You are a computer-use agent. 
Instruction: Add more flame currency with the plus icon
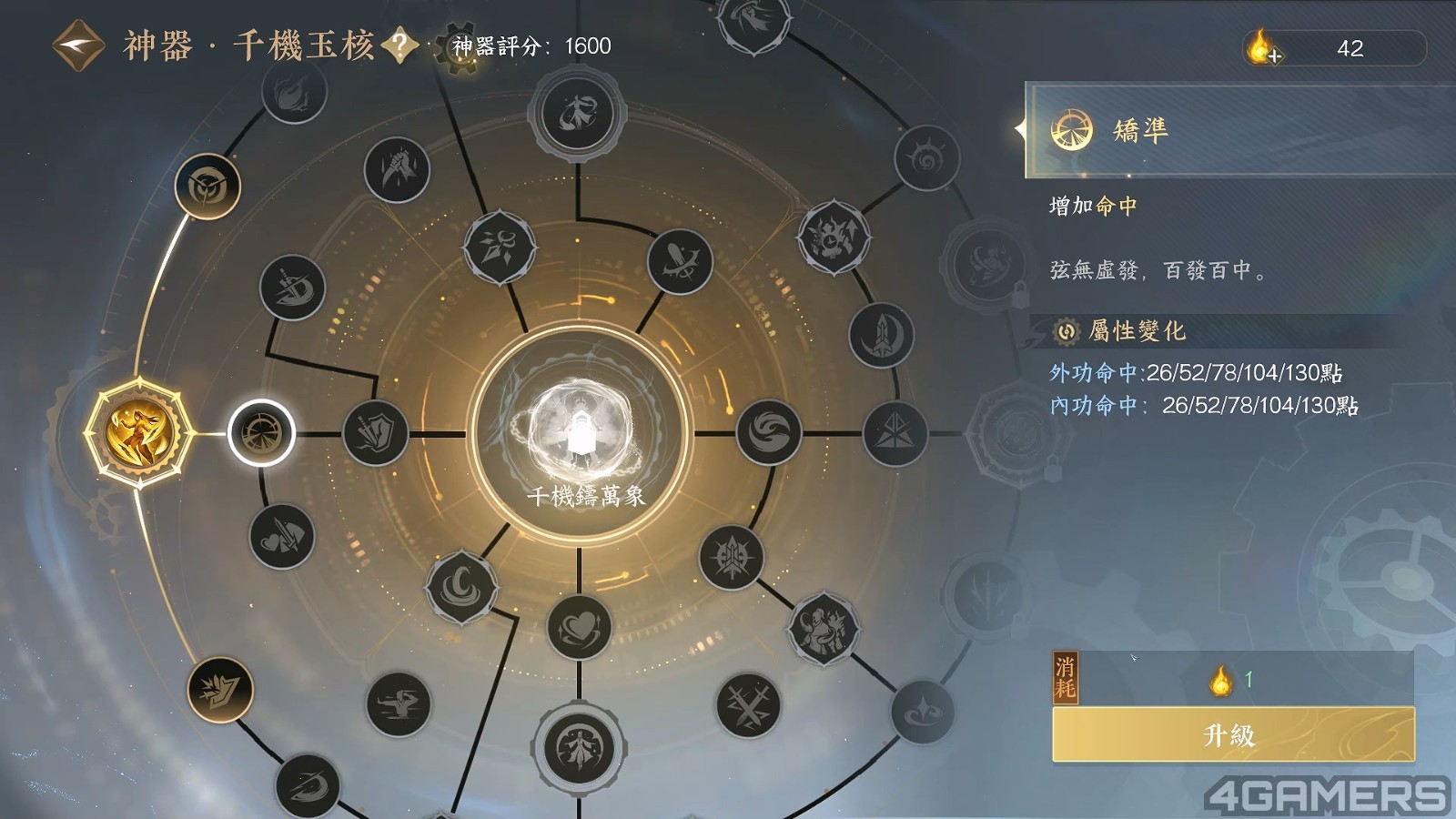[1262, 48]
